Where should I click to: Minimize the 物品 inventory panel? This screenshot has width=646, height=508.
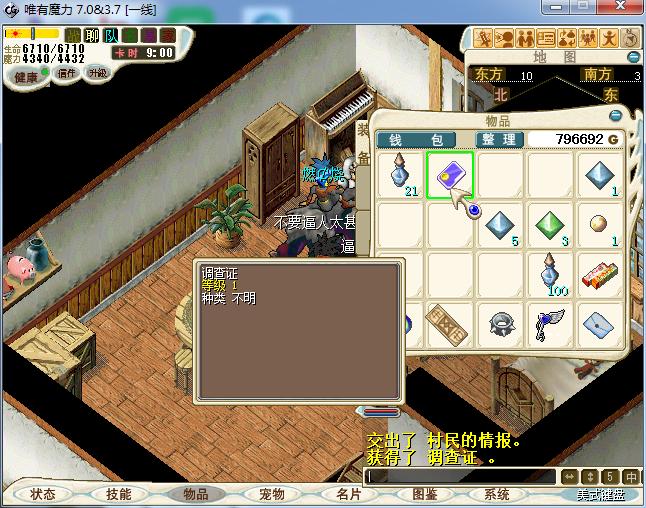click(x=617, y=115)
